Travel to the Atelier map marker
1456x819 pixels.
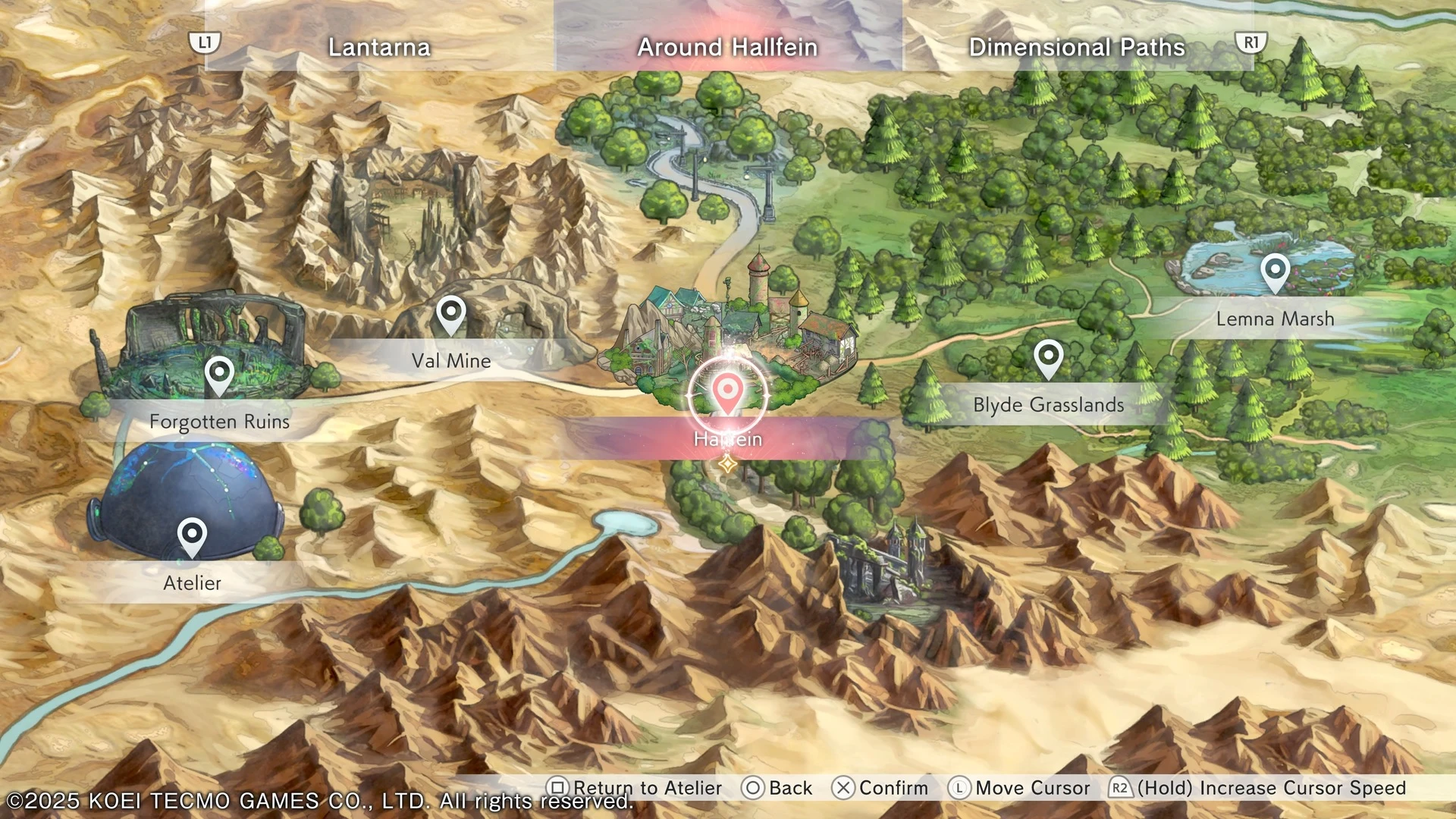(x=192, y=536)
